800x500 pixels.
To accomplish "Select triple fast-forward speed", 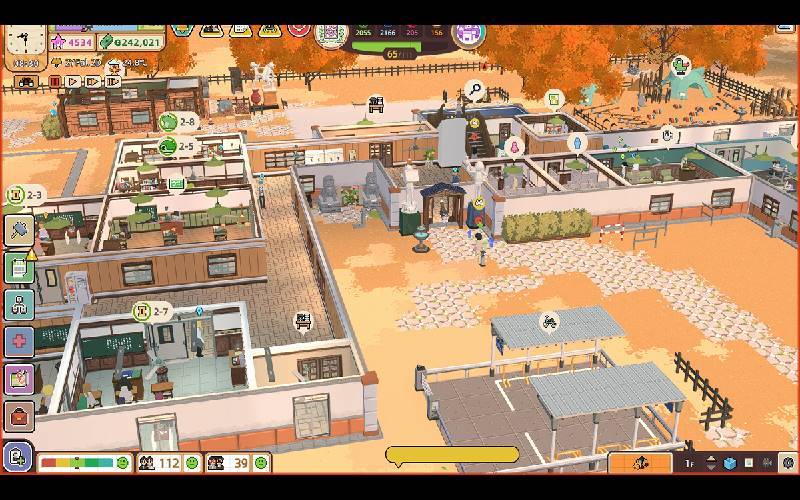I will point(113,81).
